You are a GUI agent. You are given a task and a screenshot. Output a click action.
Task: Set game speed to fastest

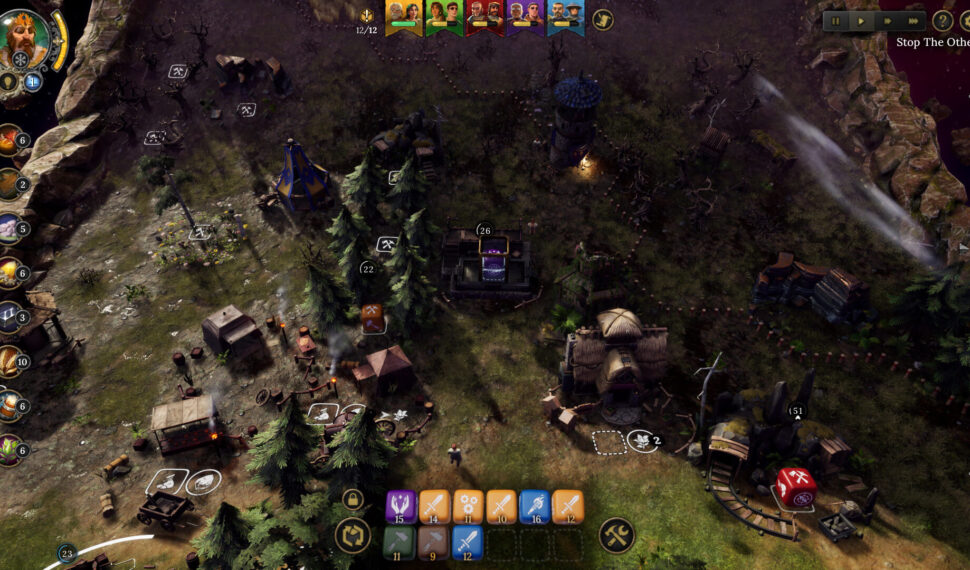point(913,20)
